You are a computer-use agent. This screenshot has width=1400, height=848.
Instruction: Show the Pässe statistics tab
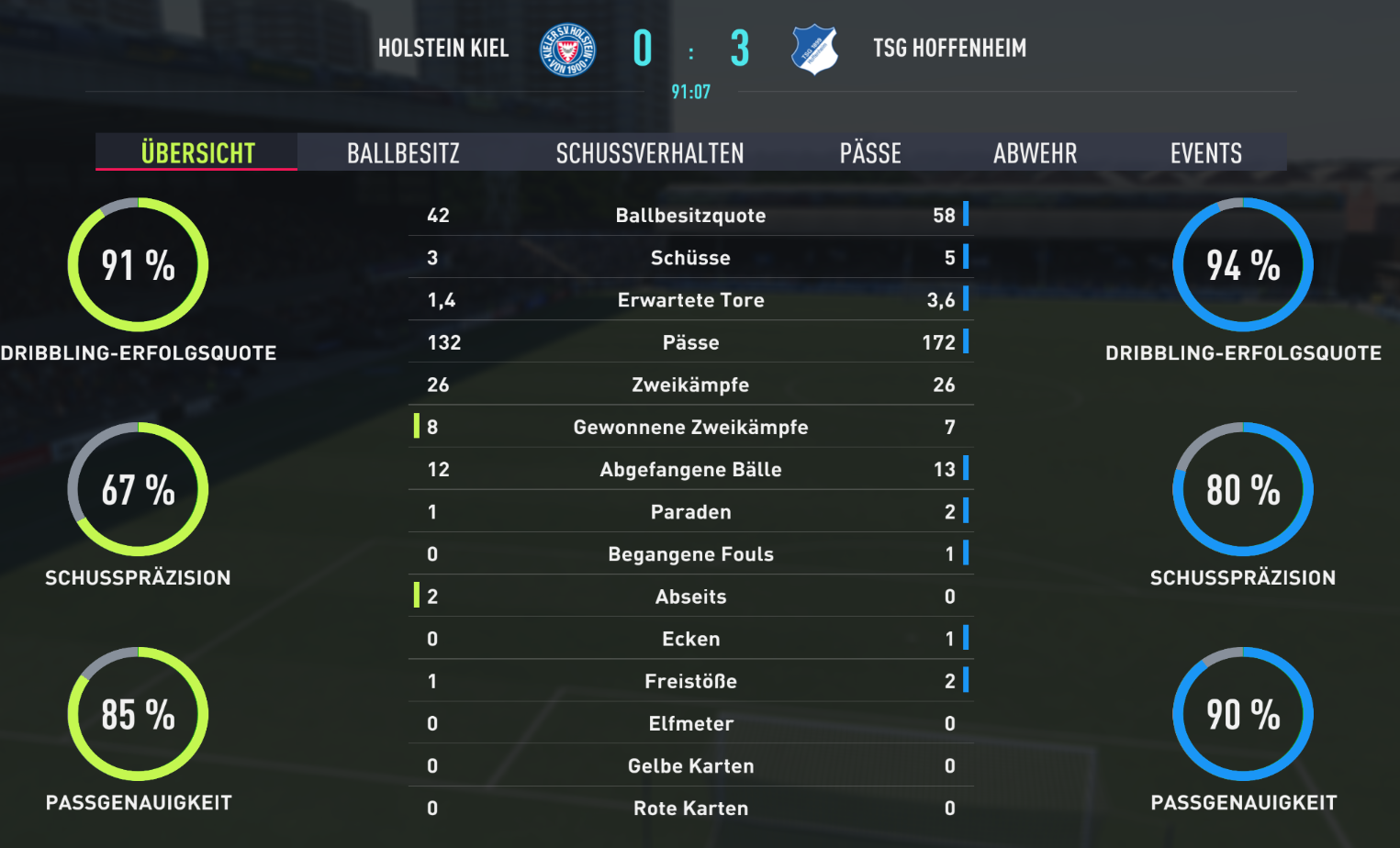[870, 152]
